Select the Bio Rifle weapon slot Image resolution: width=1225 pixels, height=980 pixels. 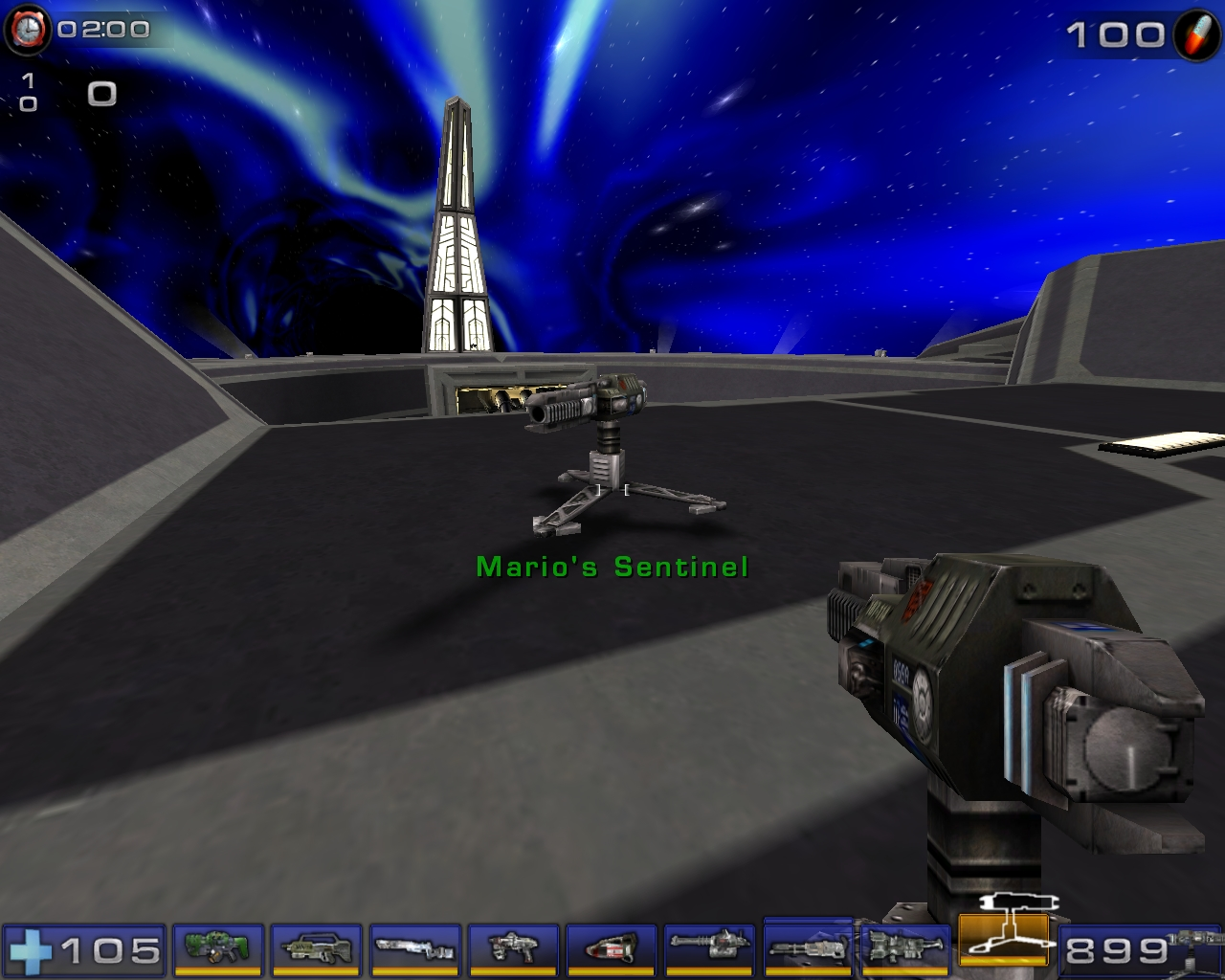[x=217, y=950]
